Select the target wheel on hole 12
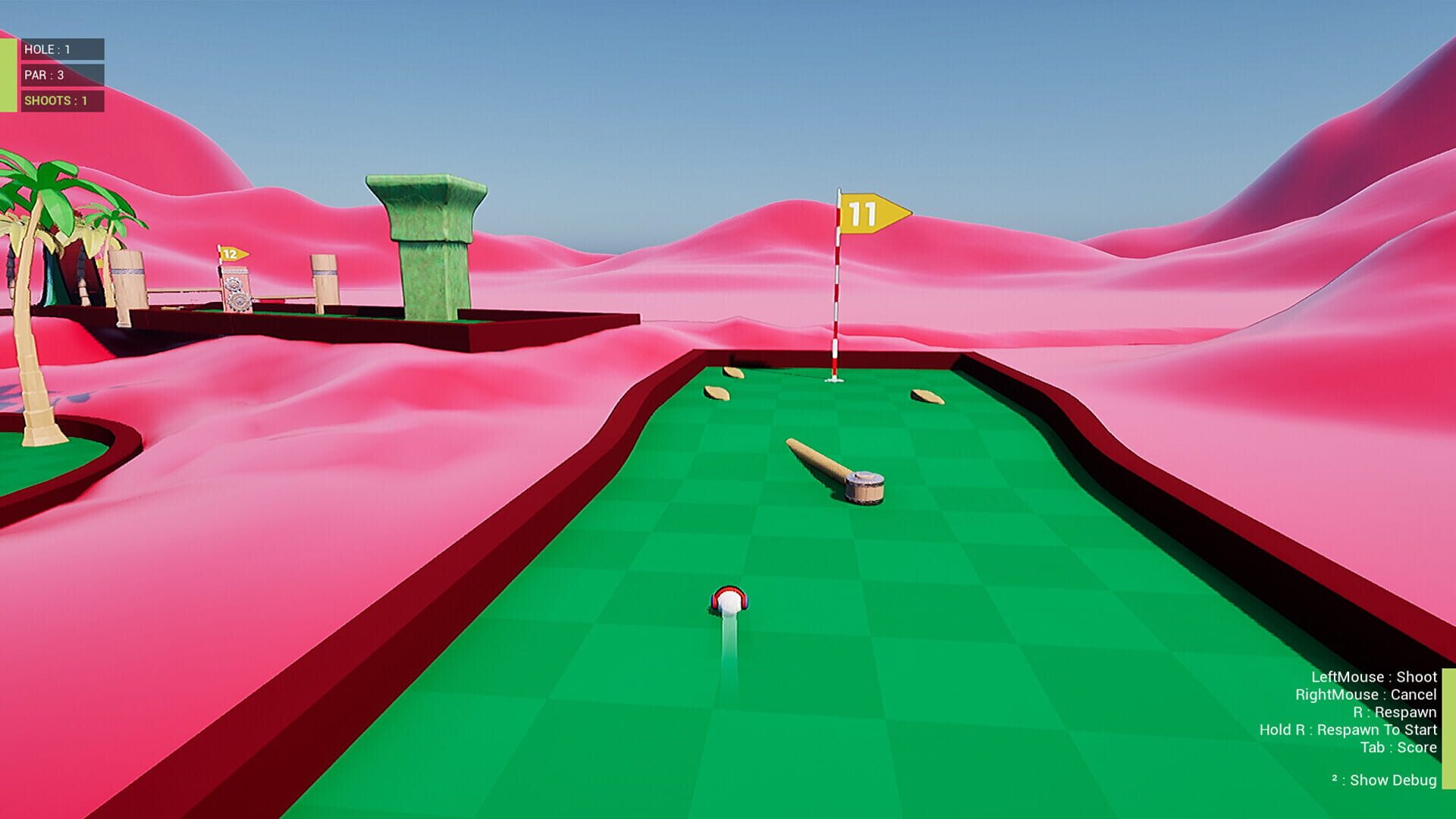 pos(235,284)
